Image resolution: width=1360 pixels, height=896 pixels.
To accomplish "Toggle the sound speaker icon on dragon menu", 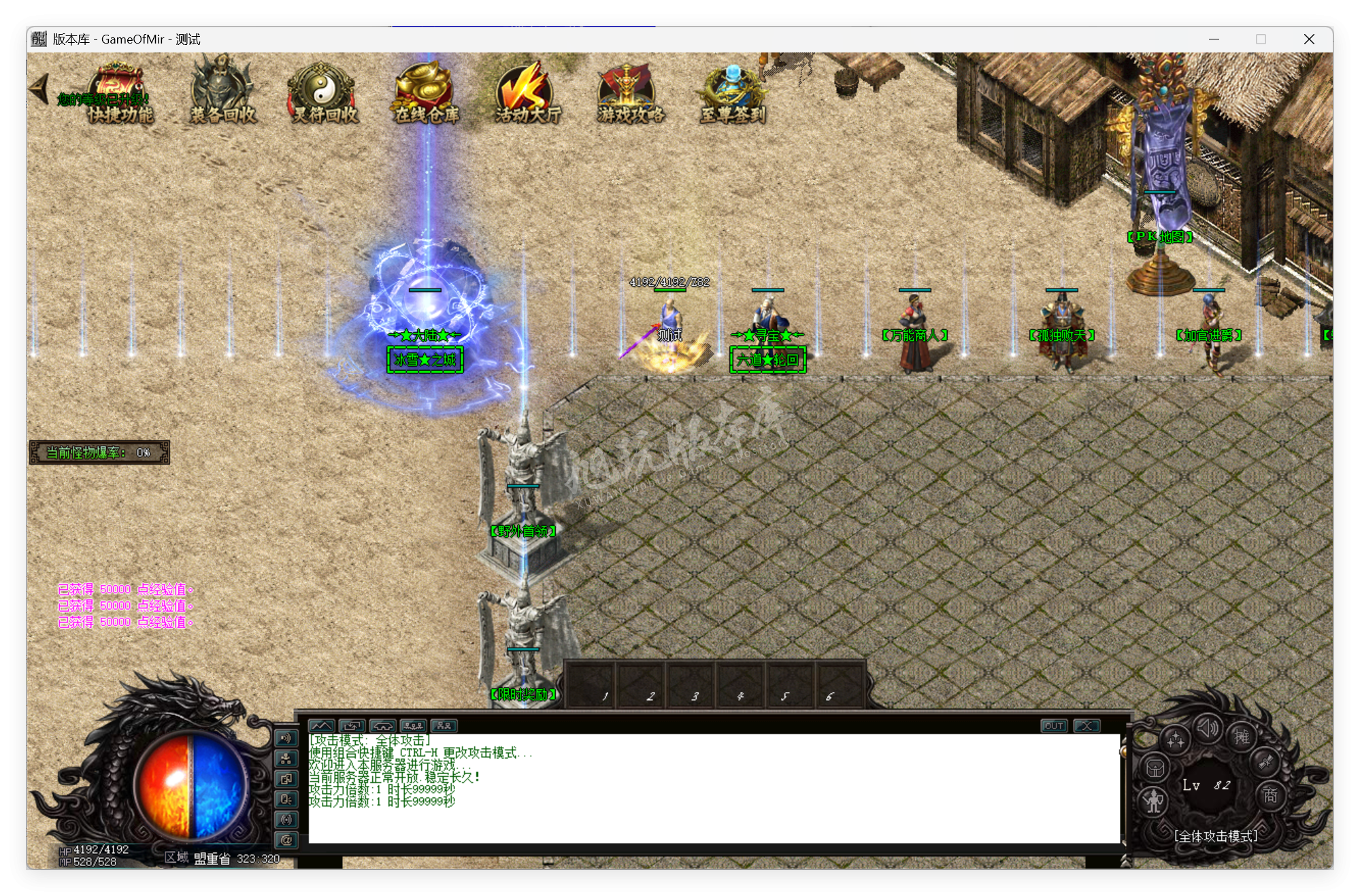I will pos(1206,729).
